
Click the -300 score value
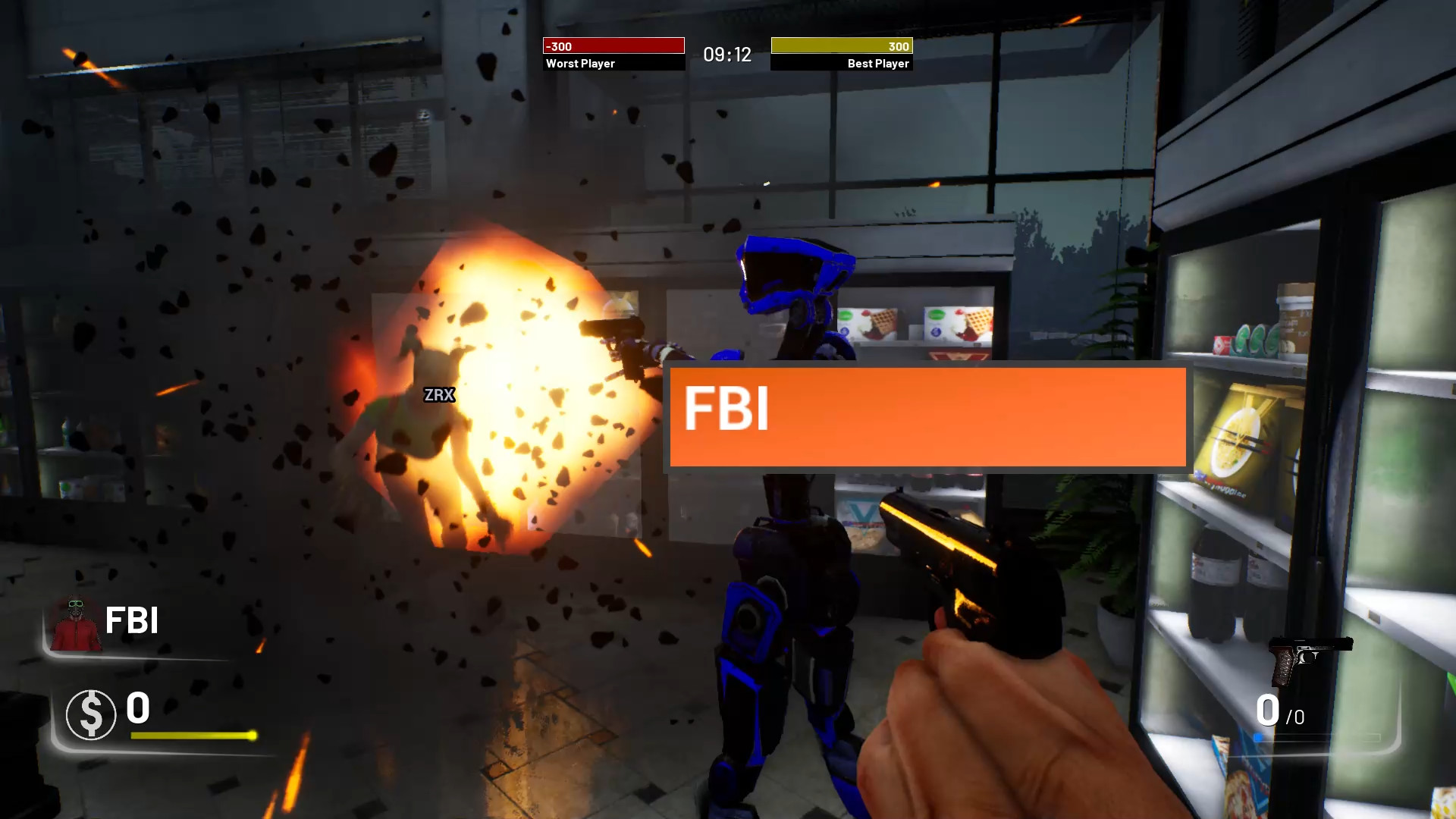[x=559, y=46]
